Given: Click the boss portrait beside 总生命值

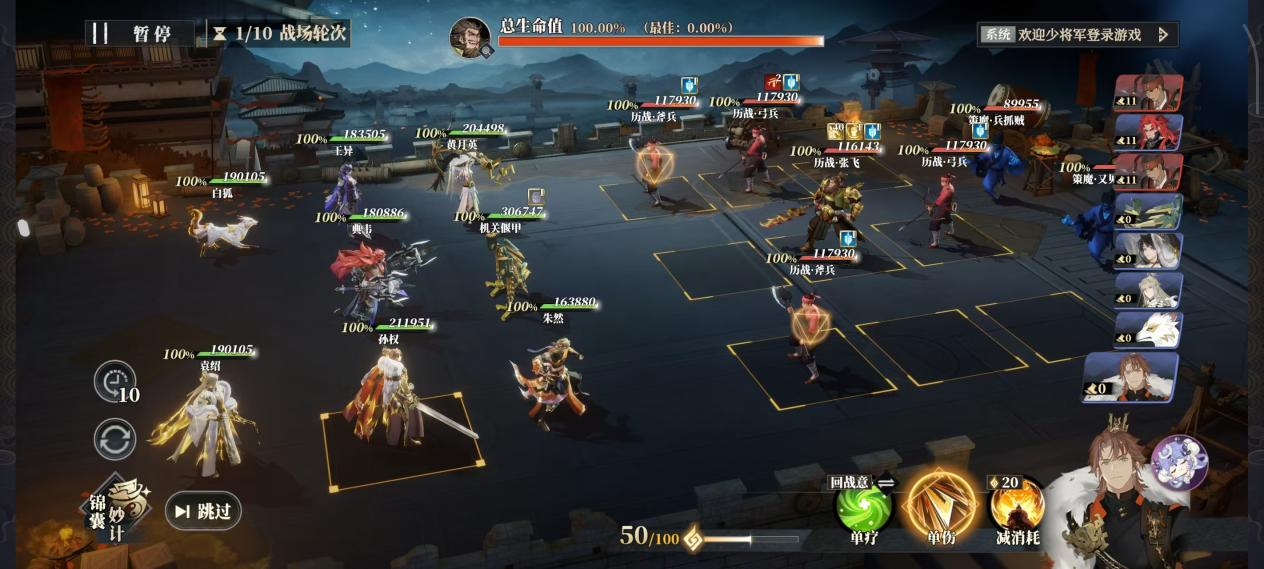Looking at the screenshot, I should pos(470,38).
